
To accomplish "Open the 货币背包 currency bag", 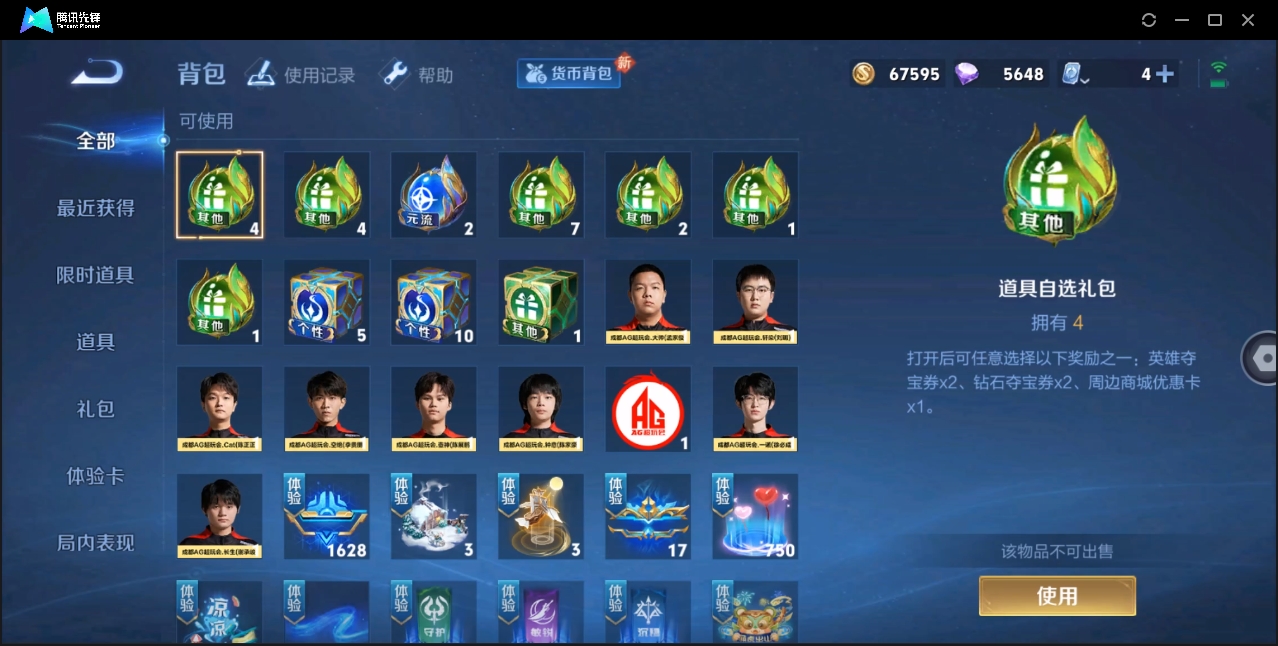I will (x=570, y=74).
